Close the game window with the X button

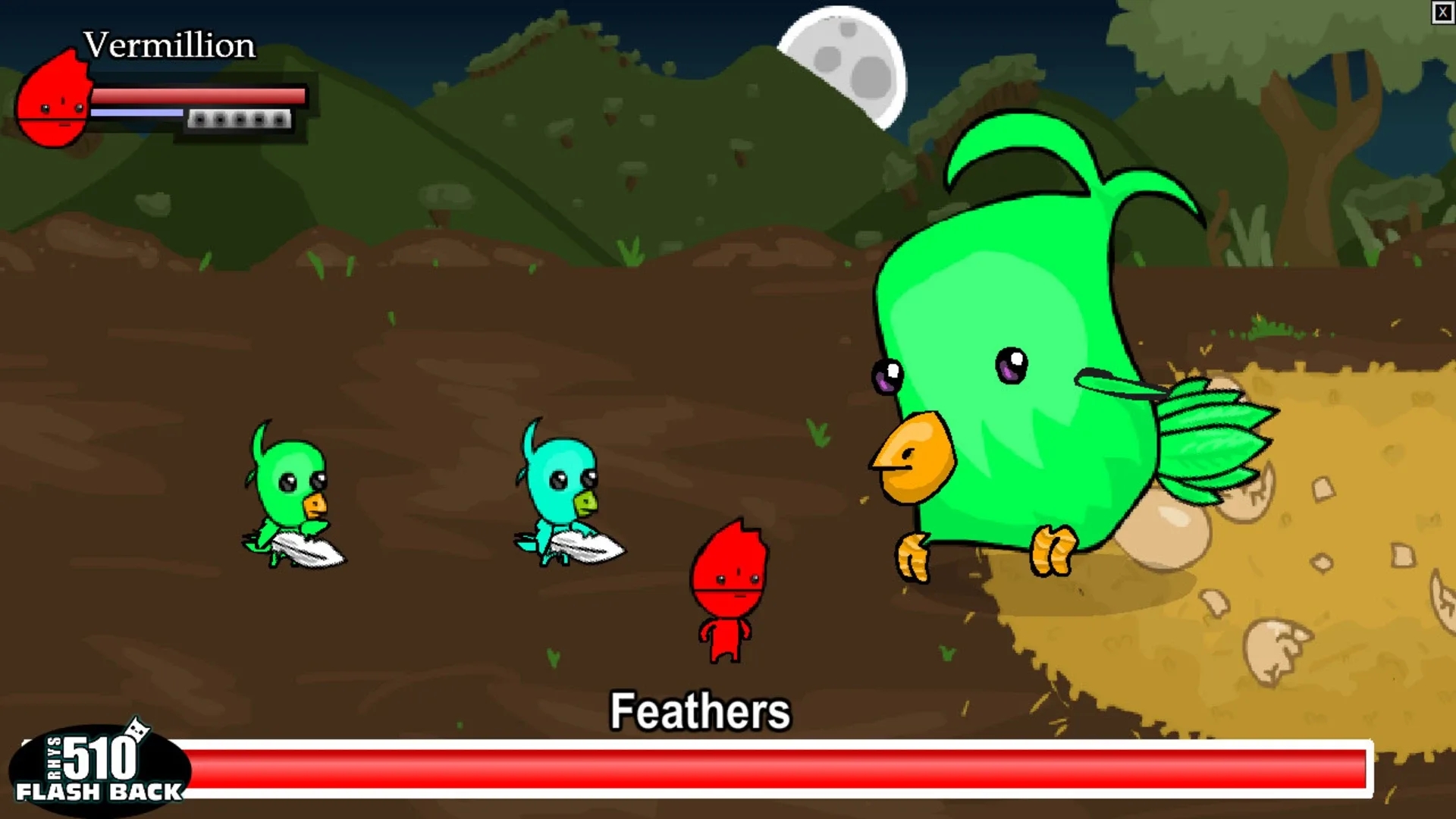point(1443,12)
